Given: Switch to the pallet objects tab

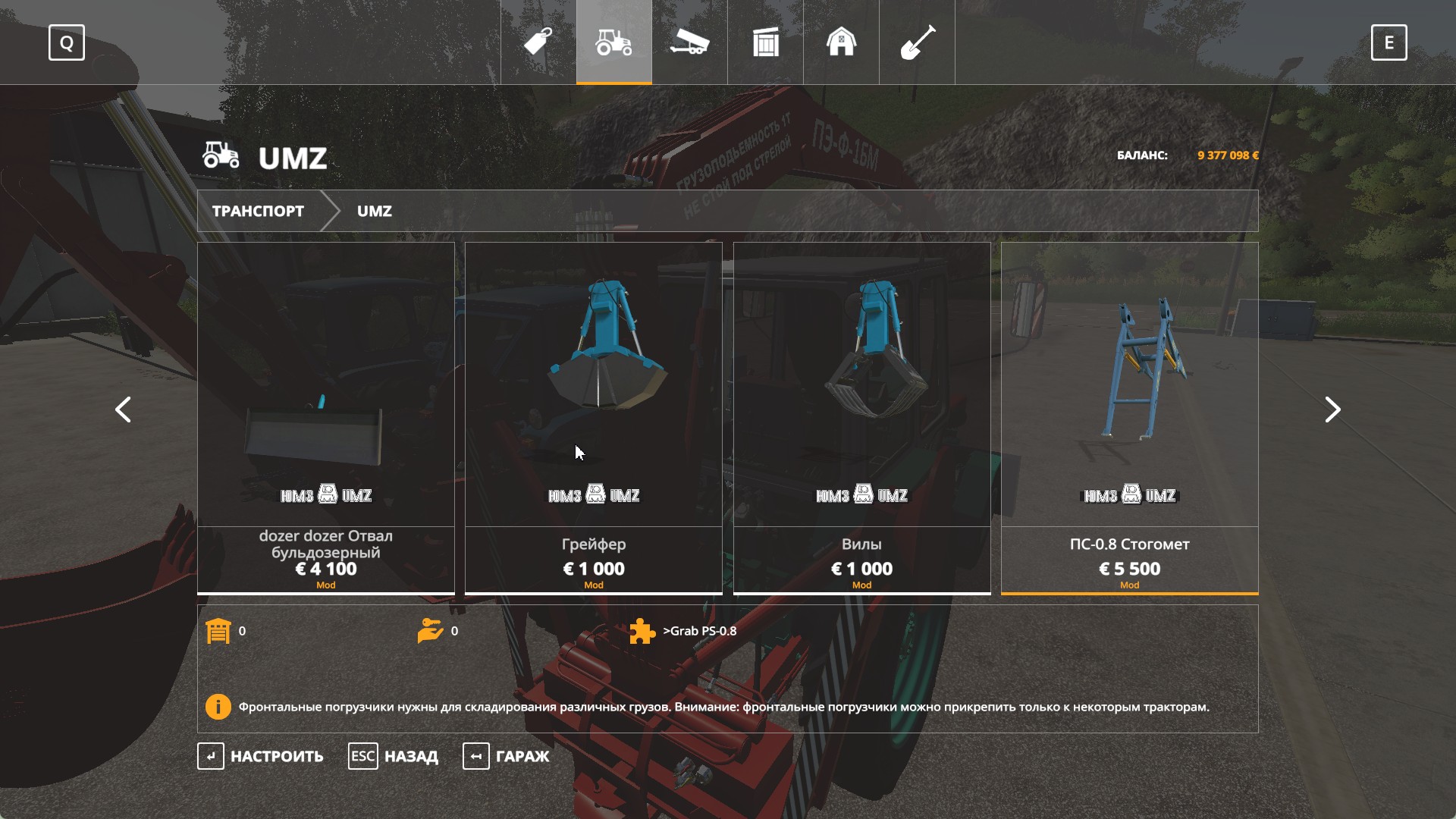Looking at the screenshot, I should point(766,42).
